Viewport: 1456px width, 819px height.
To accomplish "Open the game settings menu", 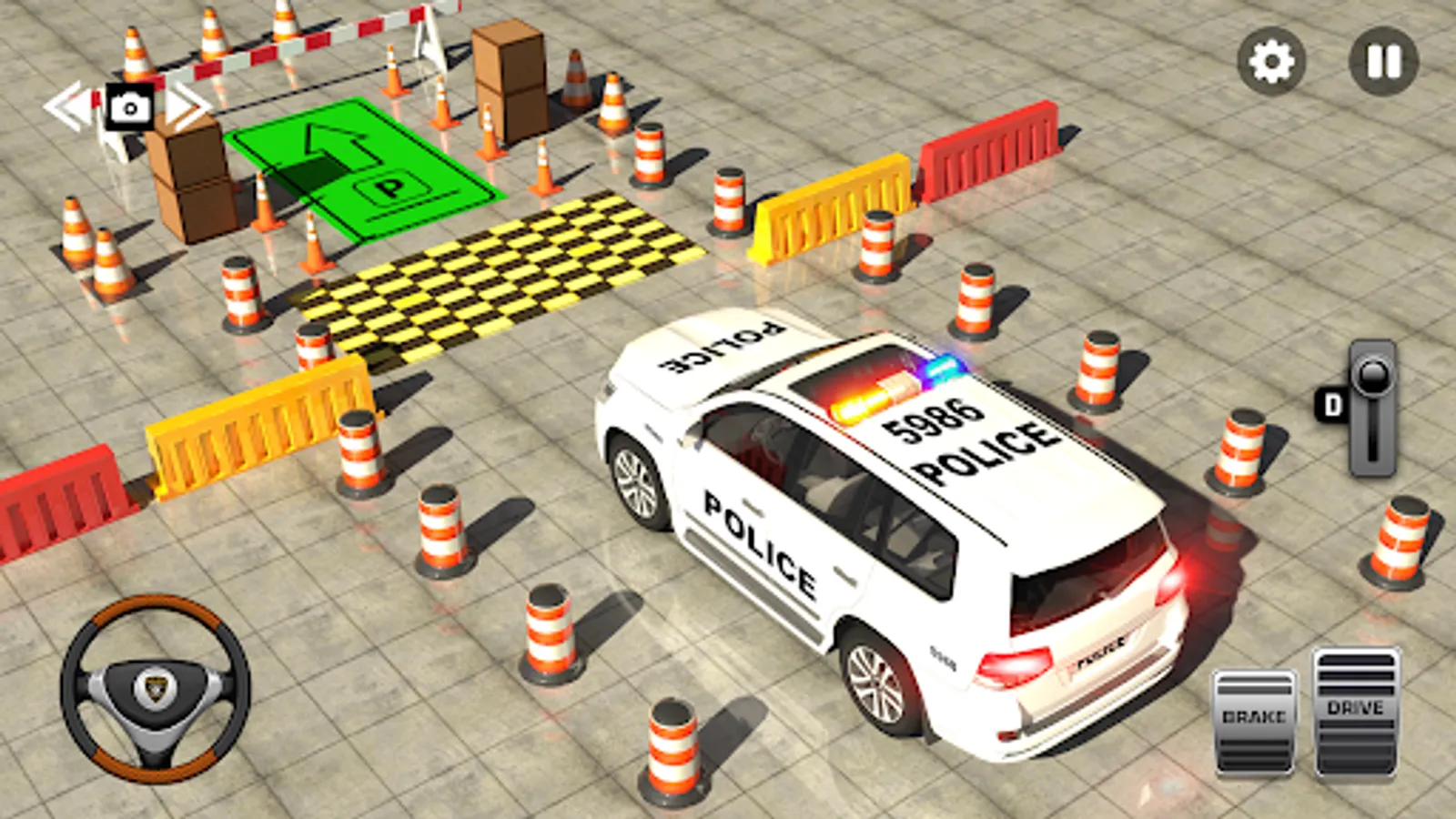I will click(1273, 60).
